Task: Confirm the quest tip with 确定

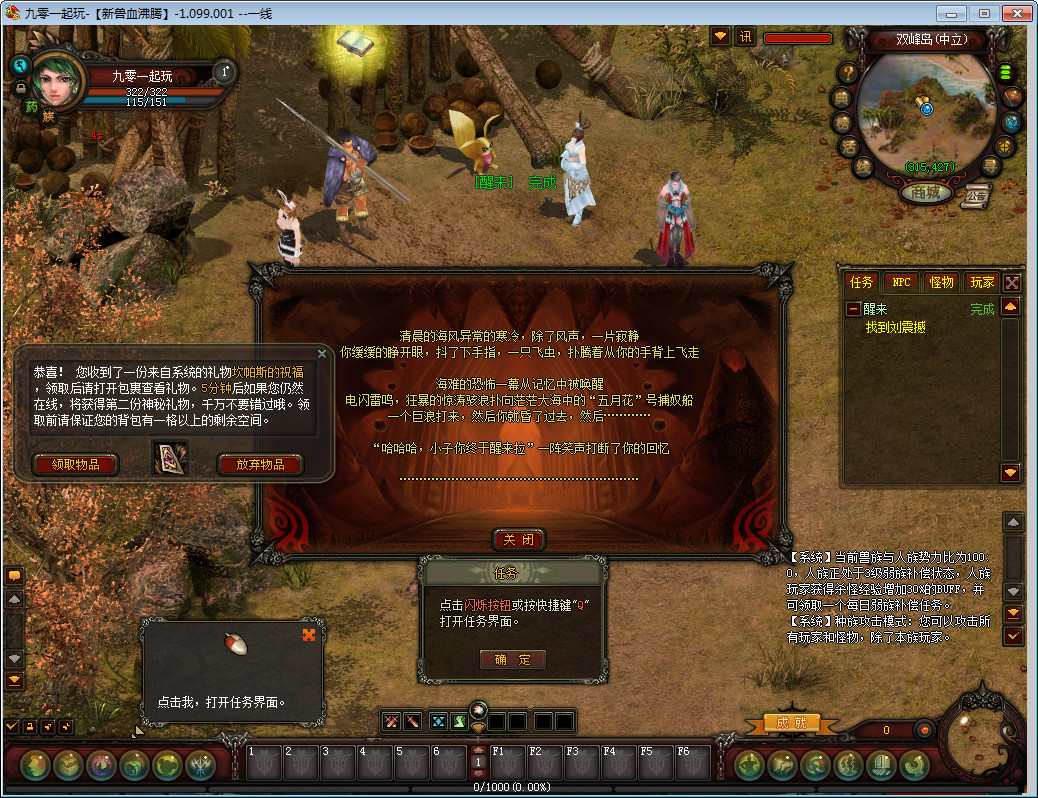Action: (x=513, y=660)
